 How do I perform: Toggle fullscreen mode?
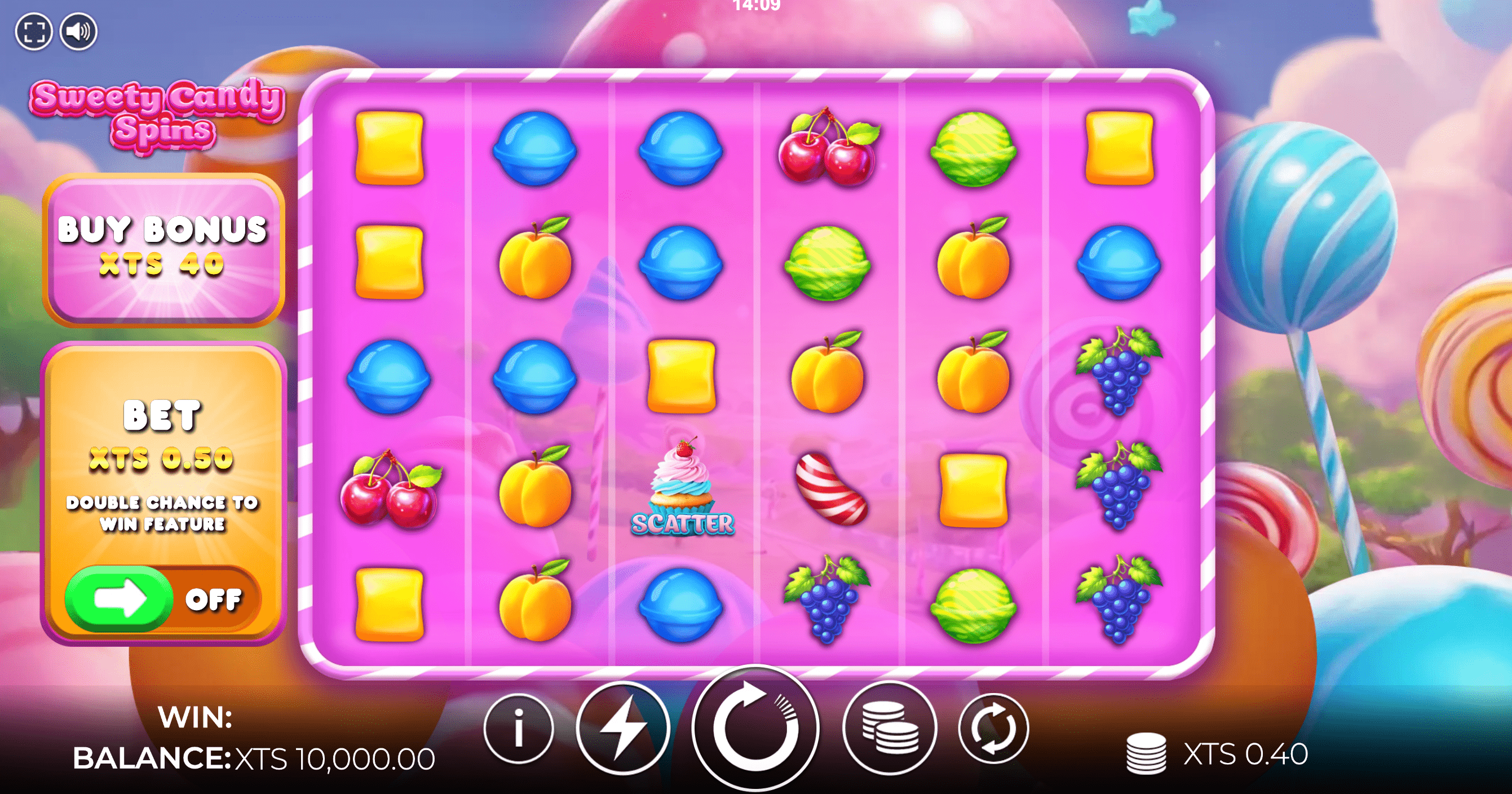[33, 31]
